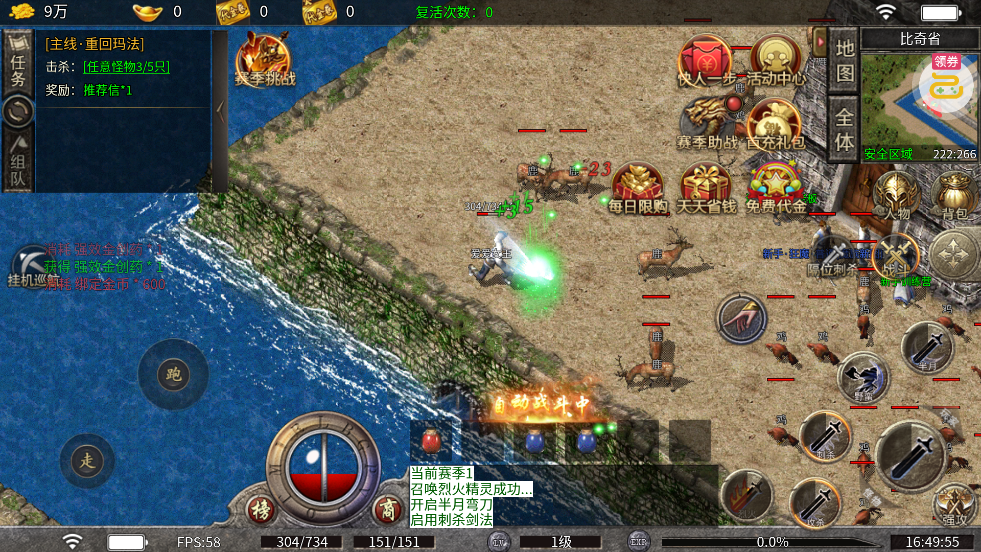
Task: Open the 地图 map button
Action: point(844,60)
